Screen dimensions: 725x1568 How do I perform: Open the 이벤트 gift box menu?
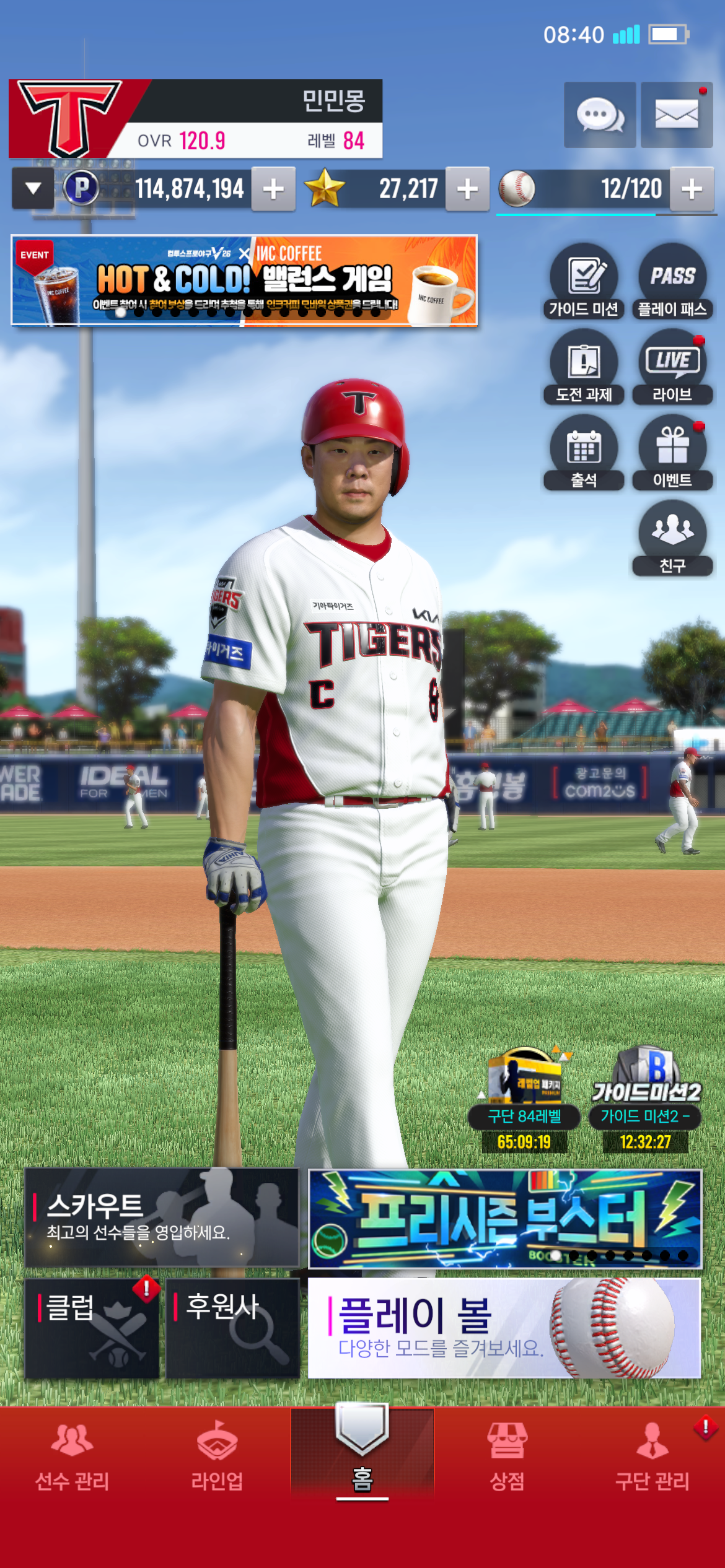[x=672, y=453]
